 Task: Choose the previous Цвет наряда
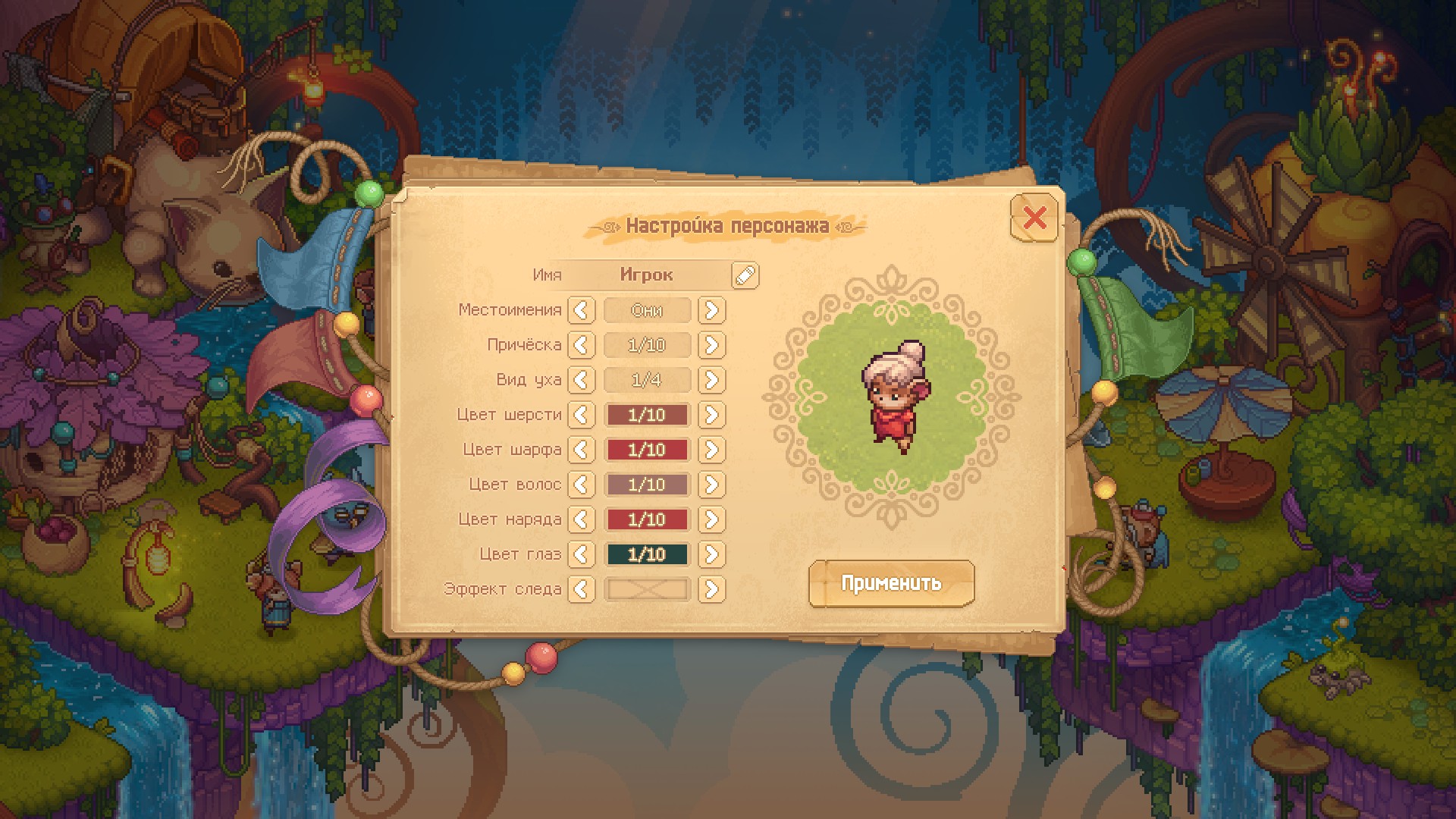click(x=582, y=519)
